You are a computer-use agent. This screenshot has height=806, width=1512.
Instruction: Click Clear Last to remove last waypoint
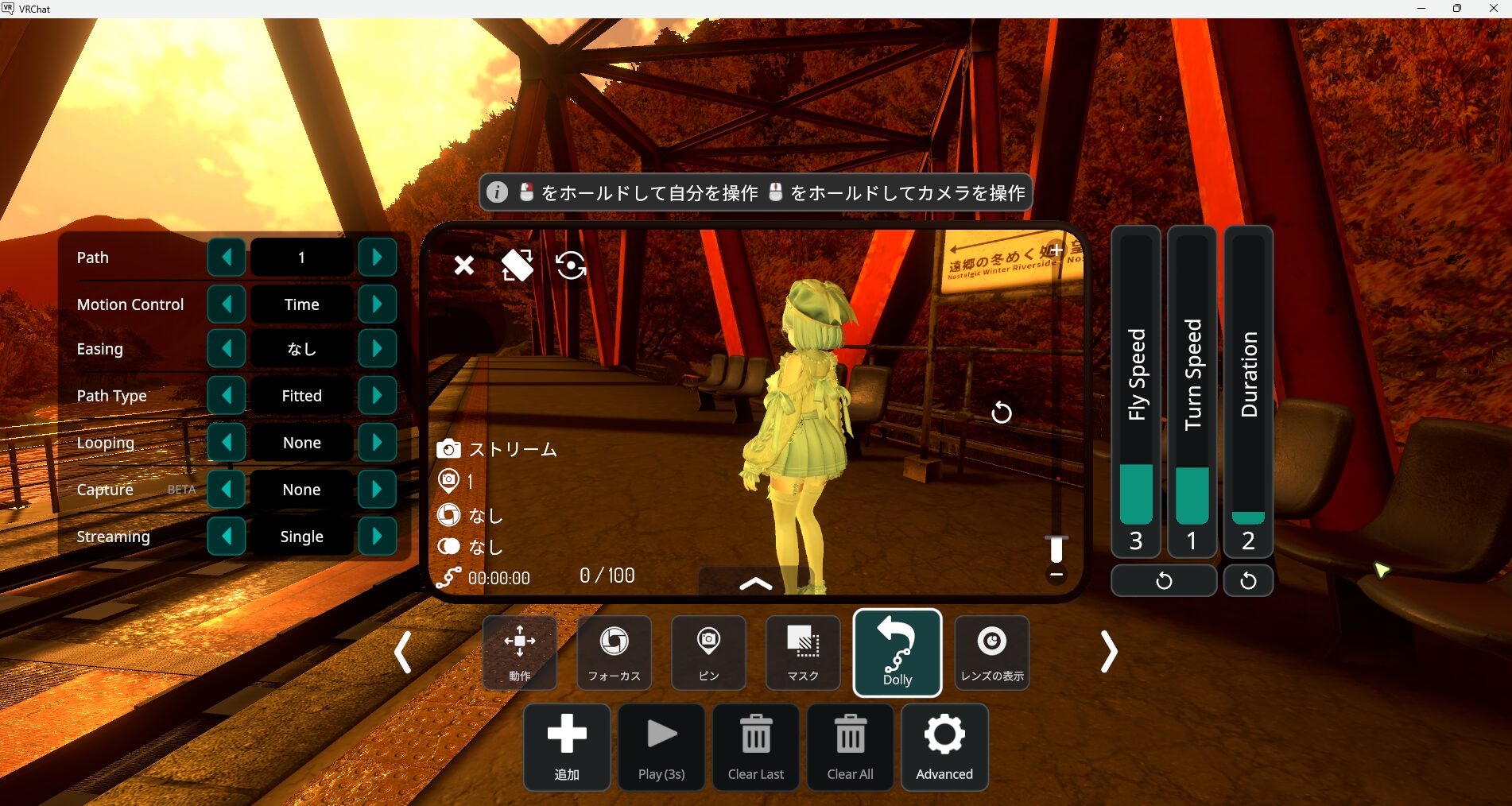tap(755, 746)
